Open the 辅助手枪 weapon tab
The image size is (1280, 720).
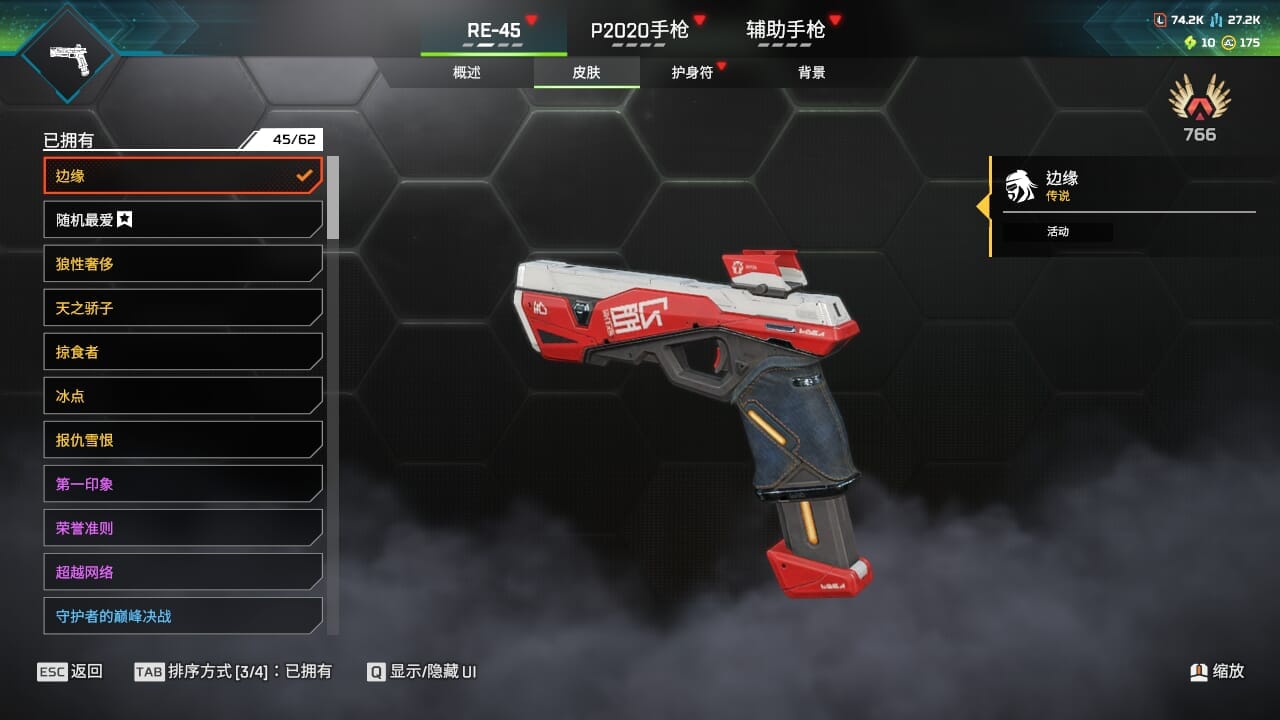(786, 30)
